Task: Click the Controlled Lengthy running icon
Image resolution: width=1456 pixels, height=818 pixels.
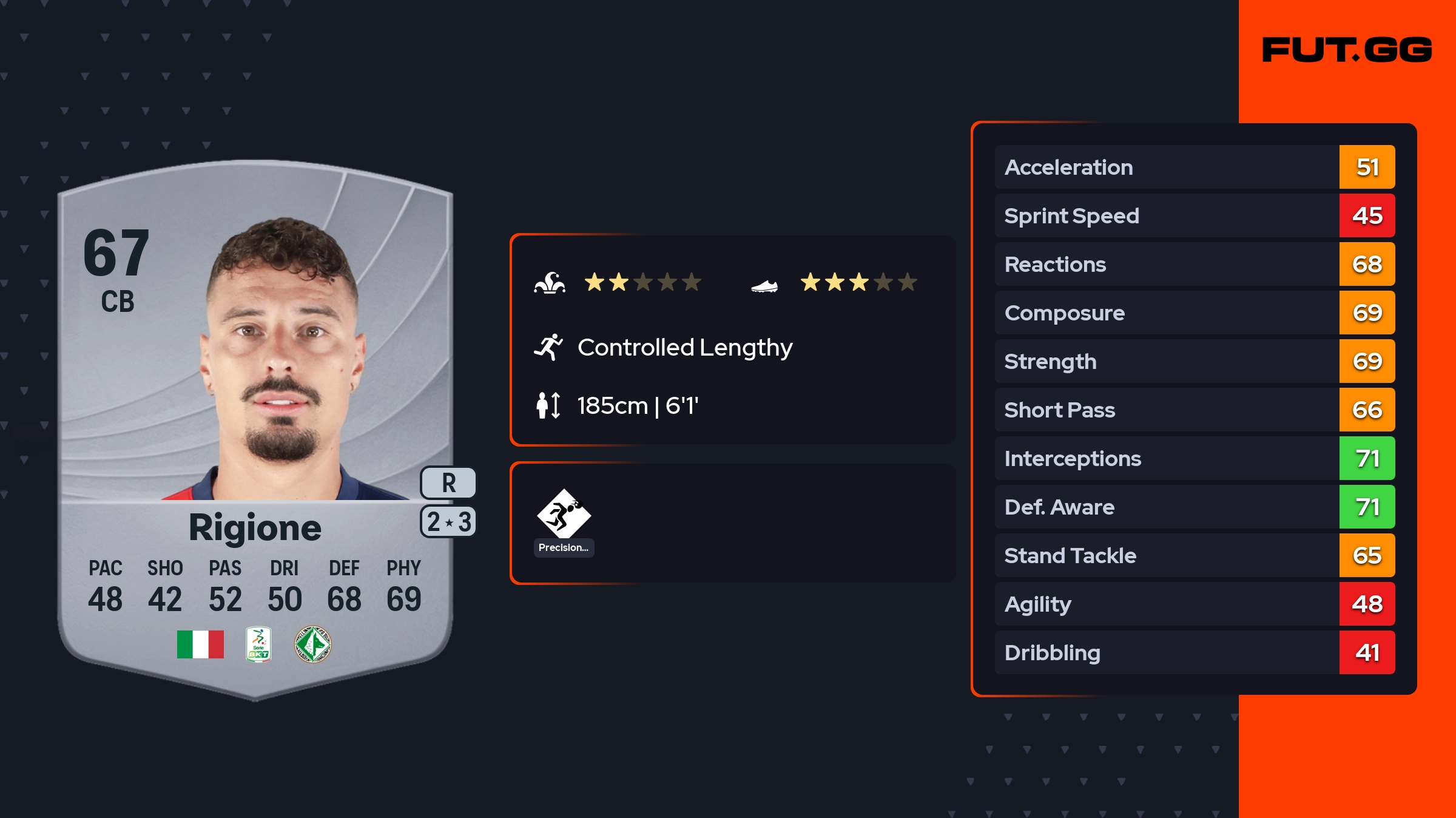Action: coord(548,347)
